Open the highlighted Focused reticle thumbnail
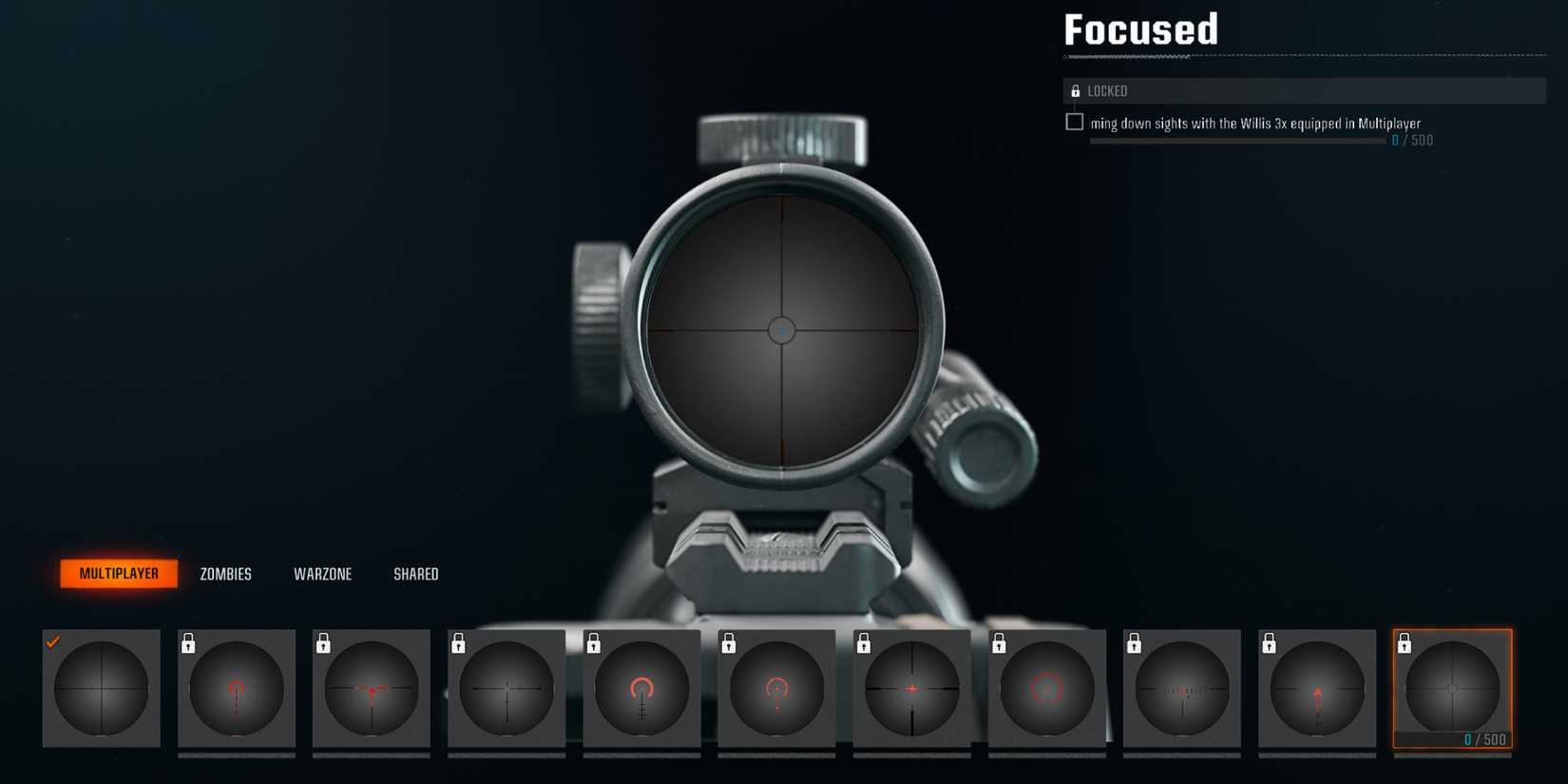This screenshot has height=784, width=1568. [1451, 689]
